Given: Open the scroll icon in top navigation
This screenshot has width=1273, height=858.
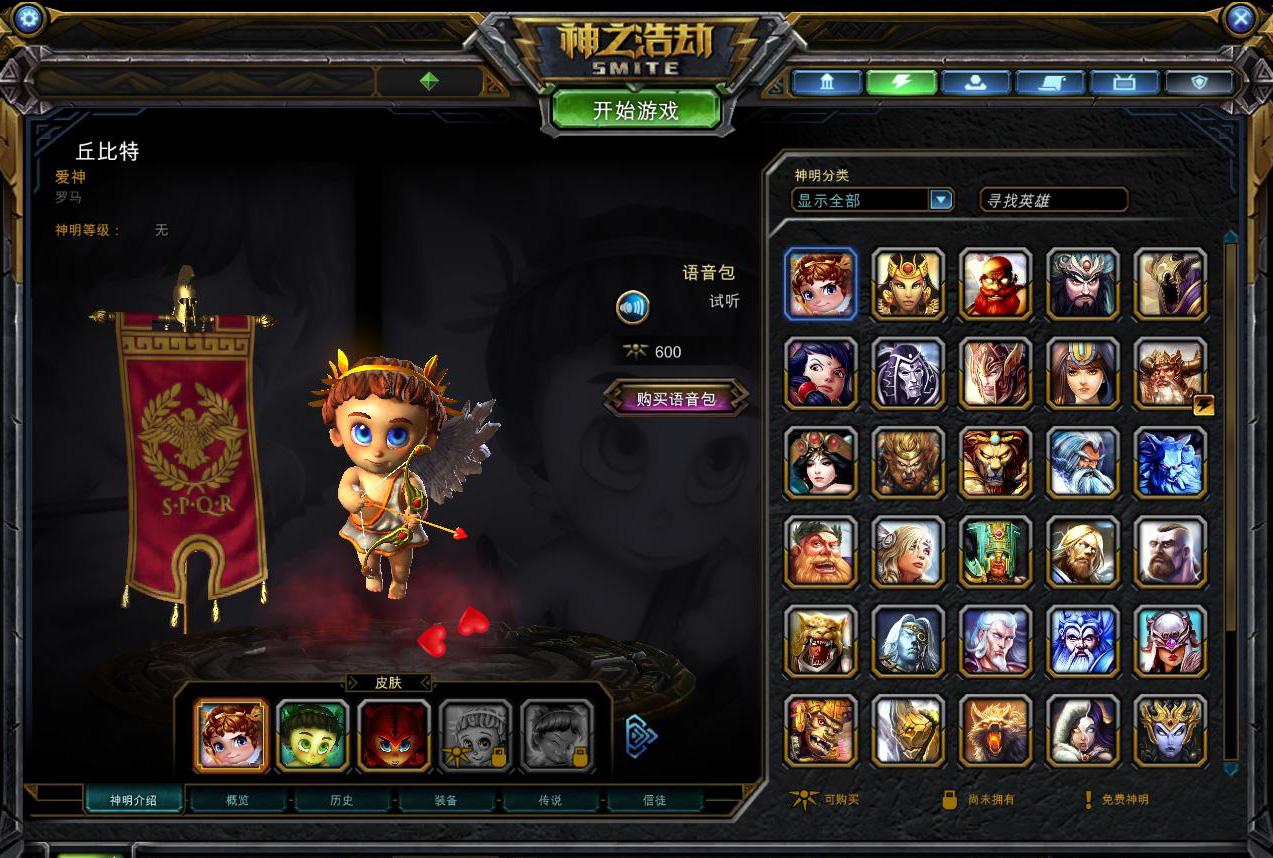Looking at the screenshot, I should [1049, 82].
